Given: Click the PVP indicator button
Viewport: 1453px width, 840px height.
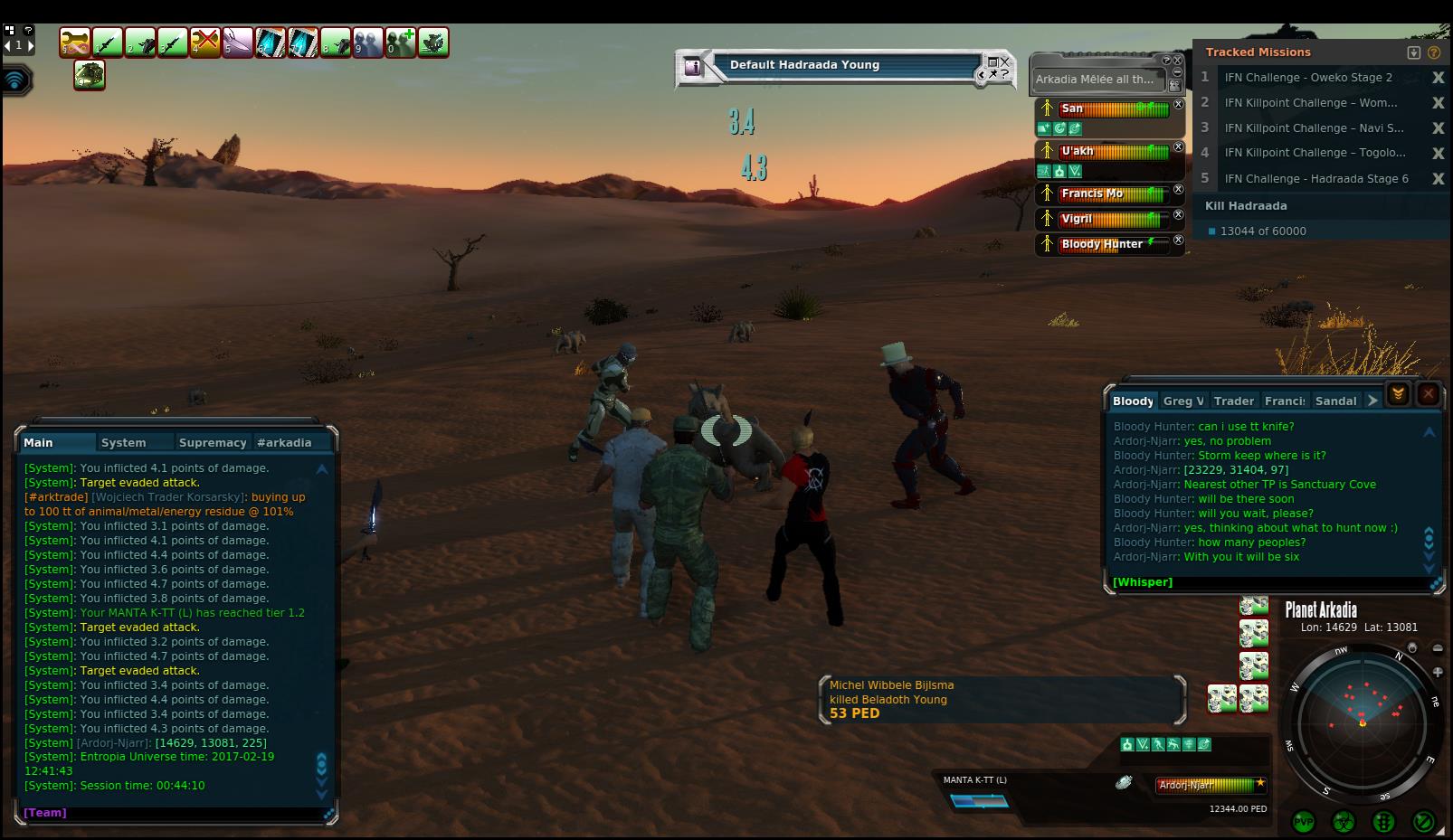Looking at the screenshot, I should point(1304,822).
